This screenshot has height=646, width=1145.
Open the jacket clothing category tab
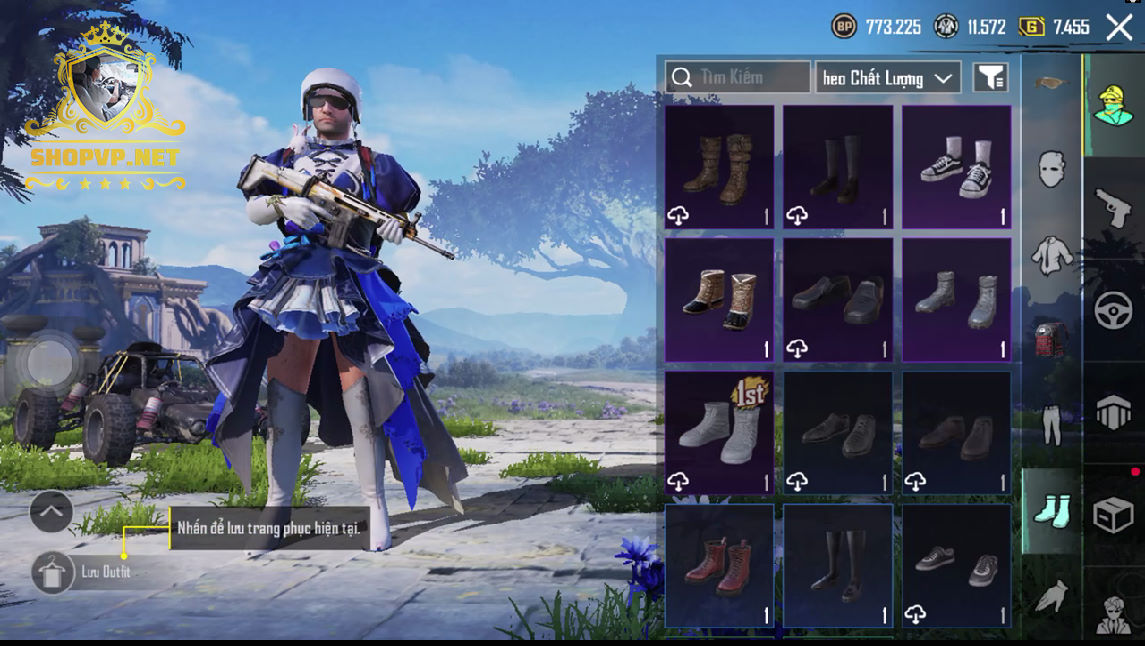pyautogui.click(x=1049, y=255)
